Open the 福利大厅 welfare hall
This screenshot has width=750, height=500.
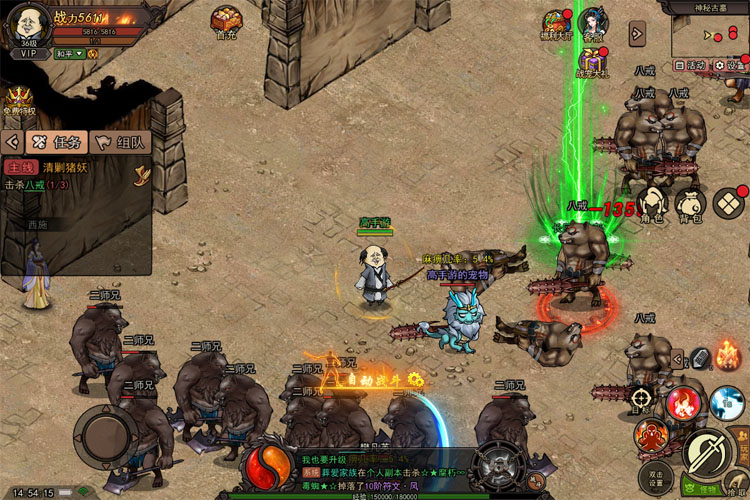coord(557,25)
